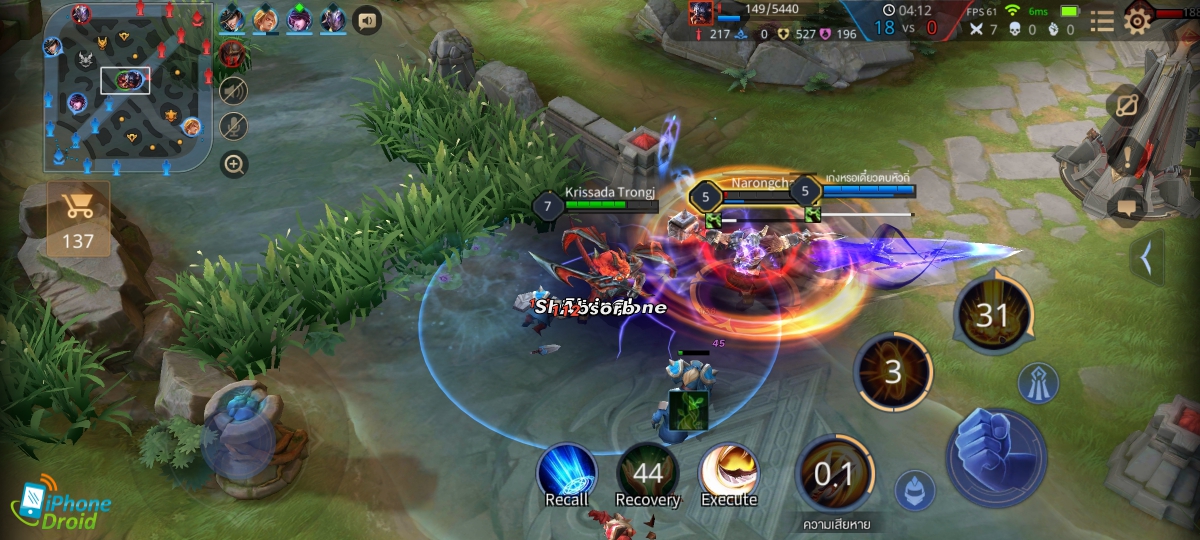
Task: Select the ability showing 3 cooldown
Action: (893, 372)
